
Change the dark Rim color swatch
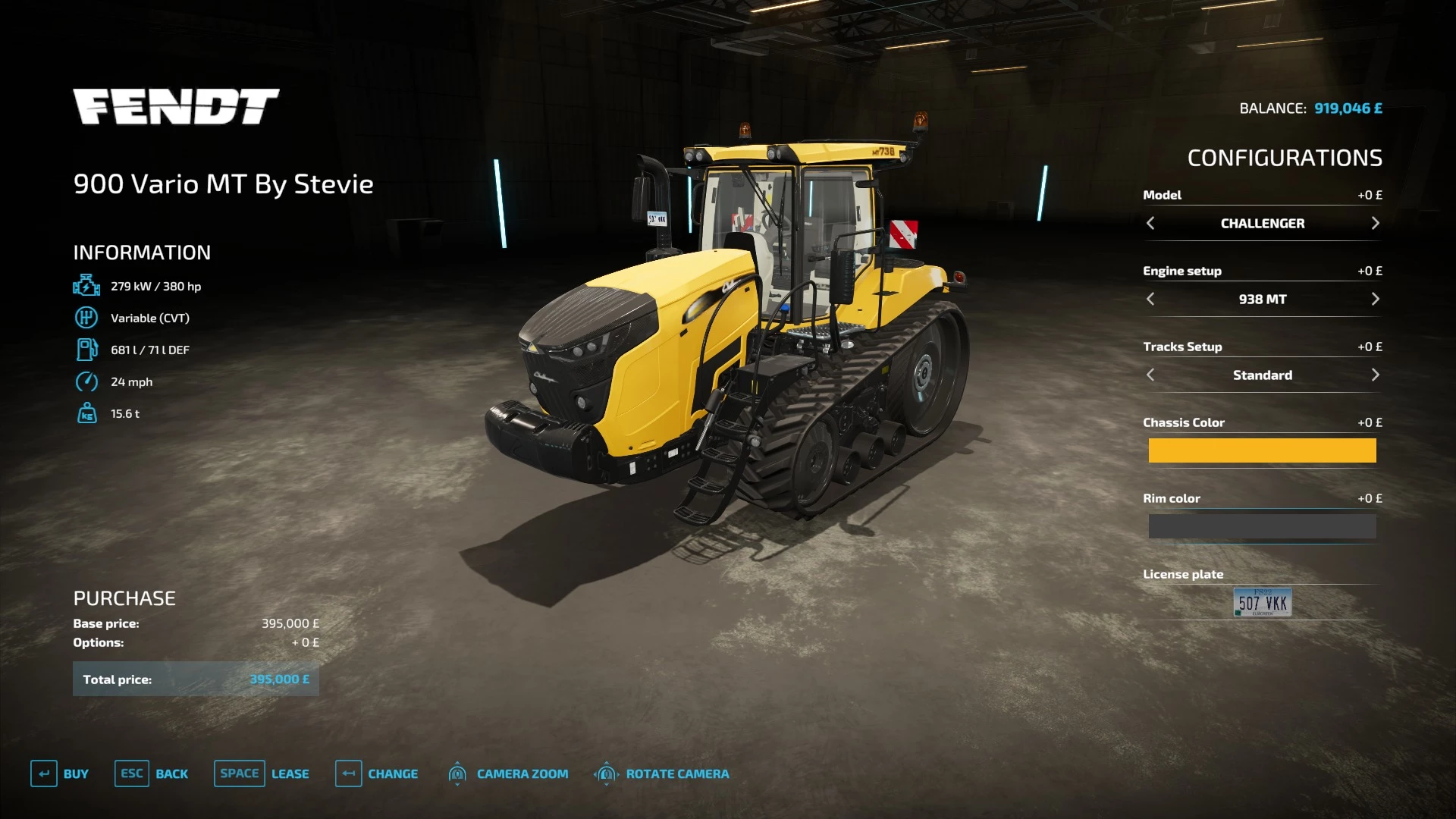(1262, 526)
